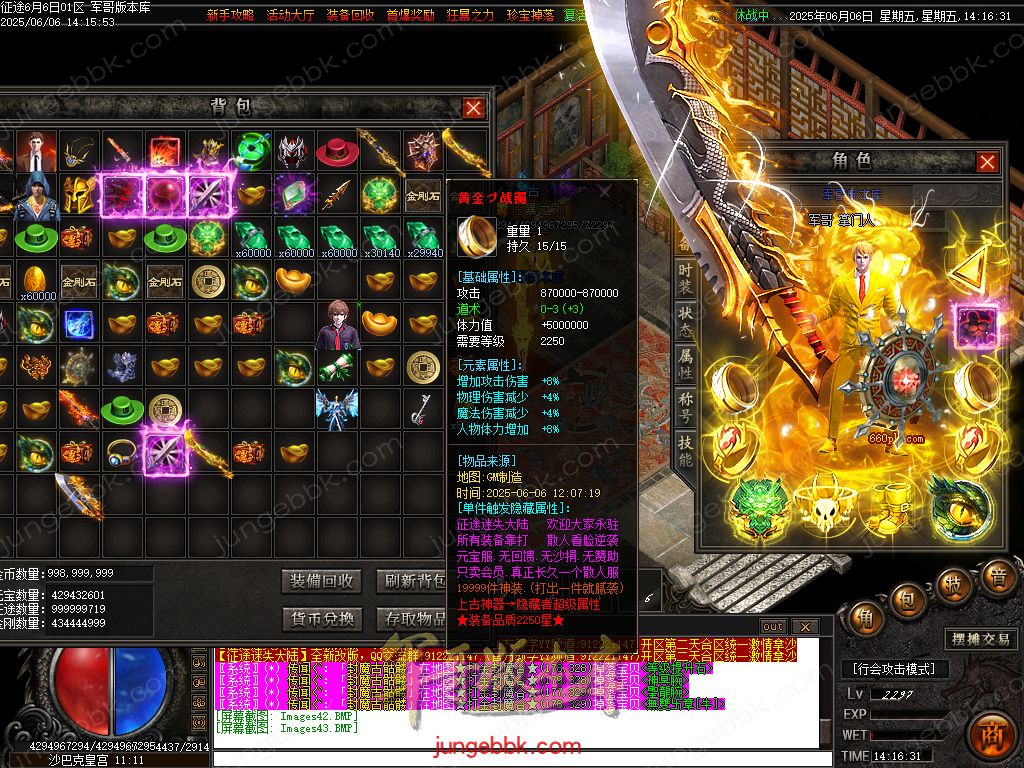Open 新手攻略 in the top menu
Screen dimensions: 1024x768
click(x=230, y=16)
